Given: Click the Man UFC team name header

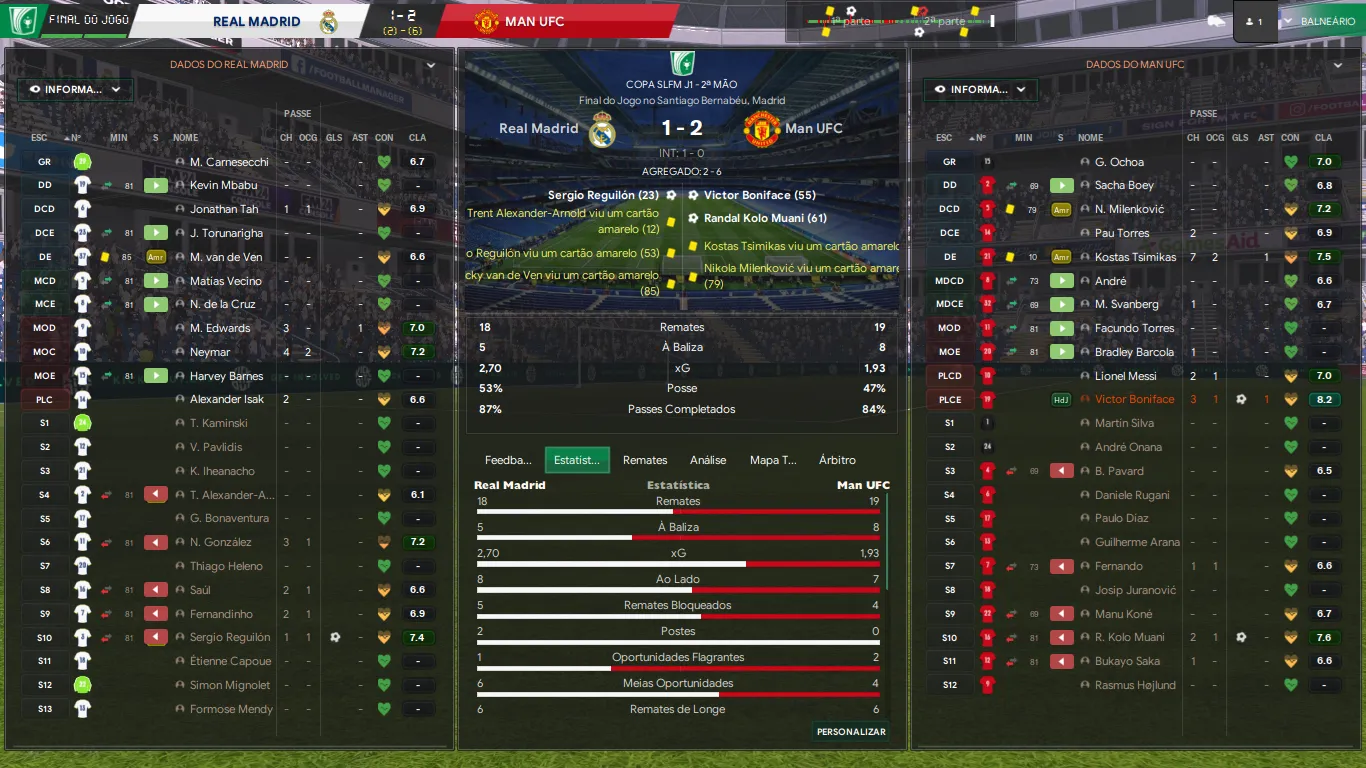Looking at the screenshot, I should point(534,21).
